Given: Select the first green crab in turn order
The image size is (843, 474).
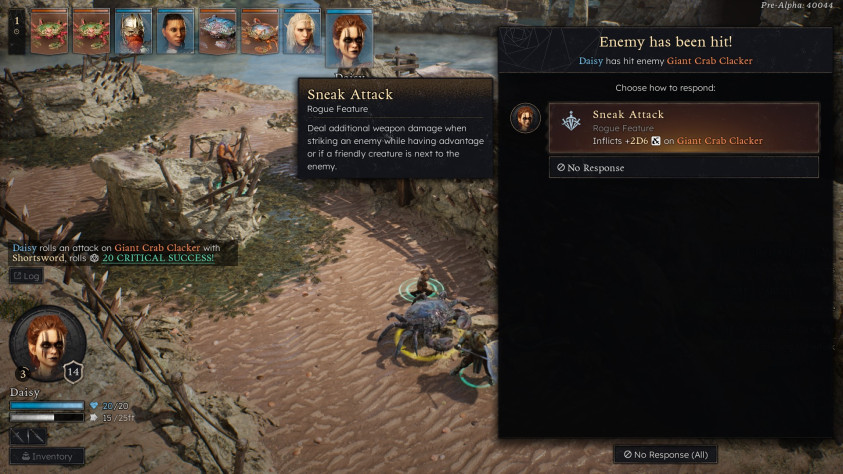Looking at the screenshot, I should (49, 32).
